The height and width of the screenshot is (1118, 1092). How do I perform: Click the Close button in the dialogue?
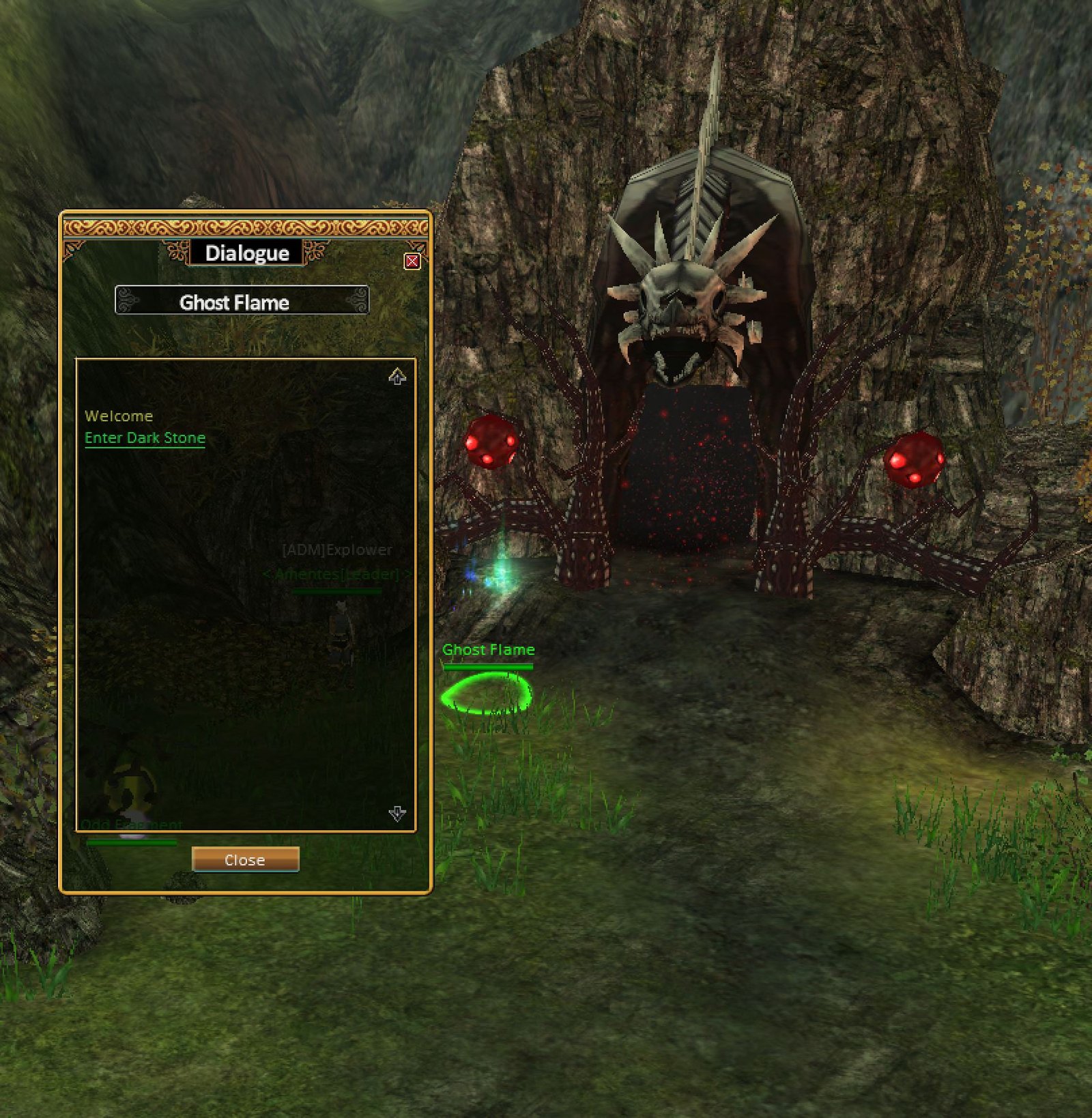pos(245,860)
